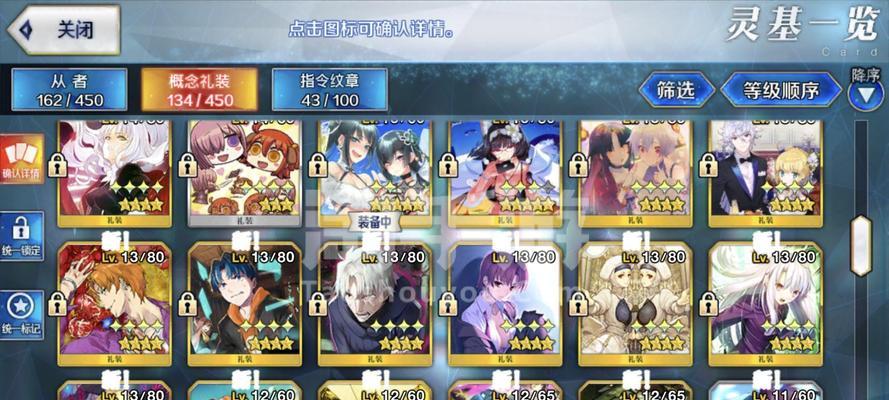Select the card with two dark-haired girls
This screenshot has height=400, width=889.
pyautogui.click(x=374, y=167)
